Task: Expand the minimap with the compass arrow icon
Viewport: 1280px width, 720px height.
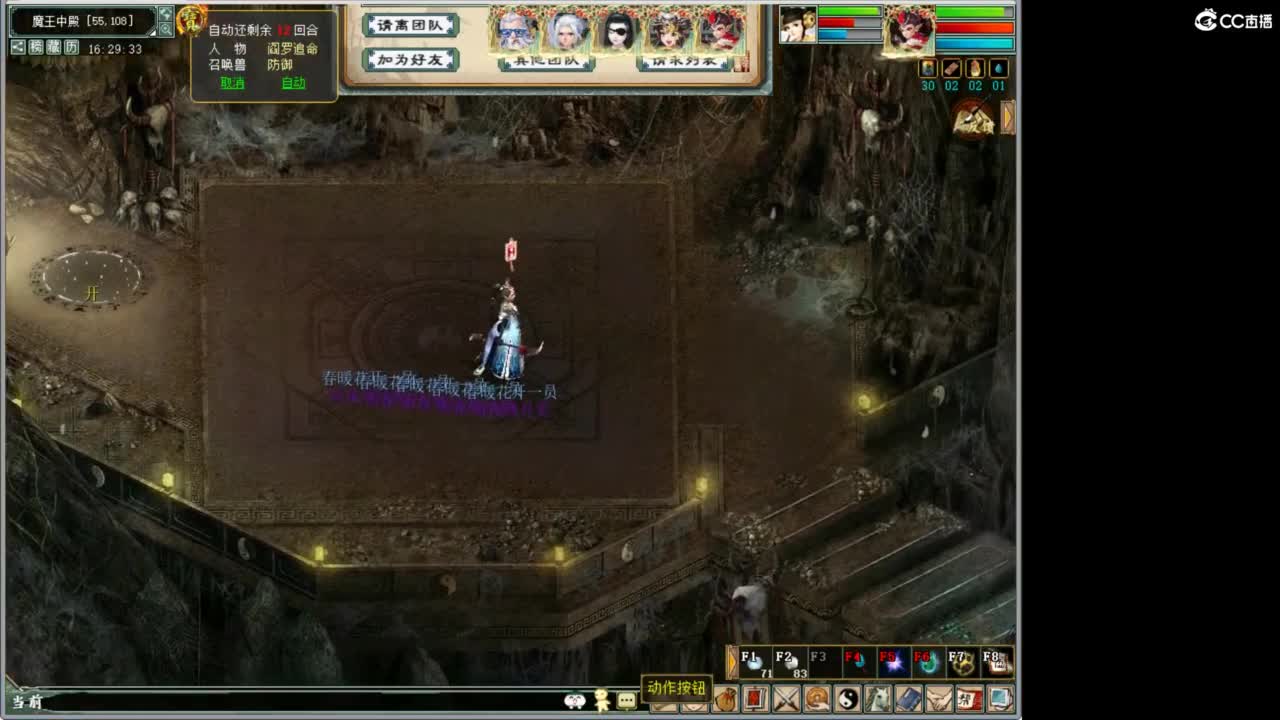Action: tap(164, 13)
